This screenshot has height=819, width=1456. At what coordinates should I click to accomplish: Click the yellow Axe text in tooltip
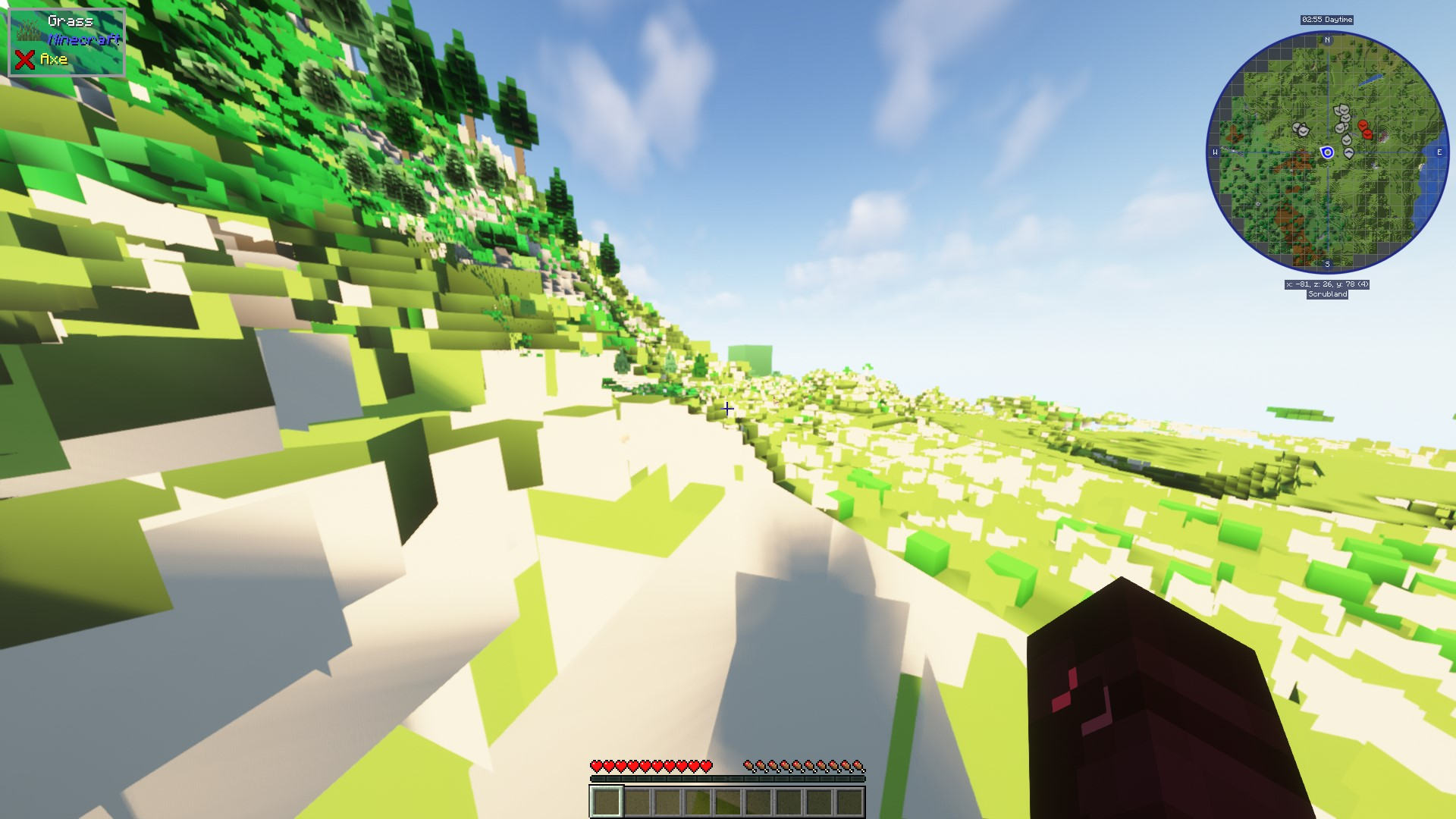click(x=53, y=58)
